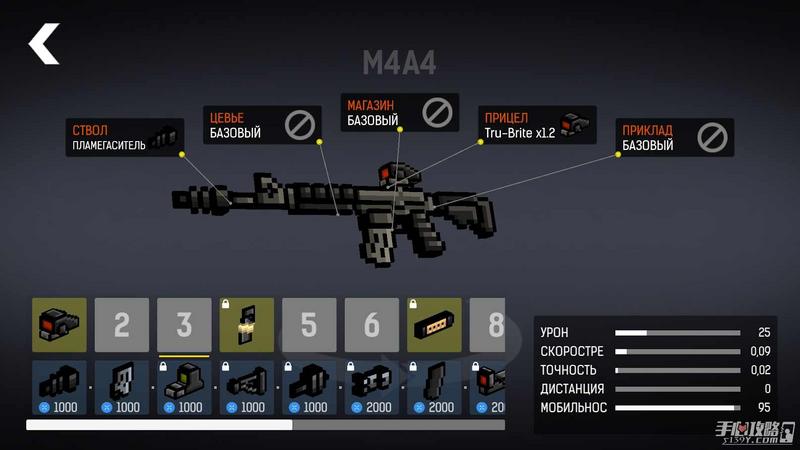The height and width of the screenshot is (450, 800).
Task: Select empty slot number 6
Action: [371, 324]
